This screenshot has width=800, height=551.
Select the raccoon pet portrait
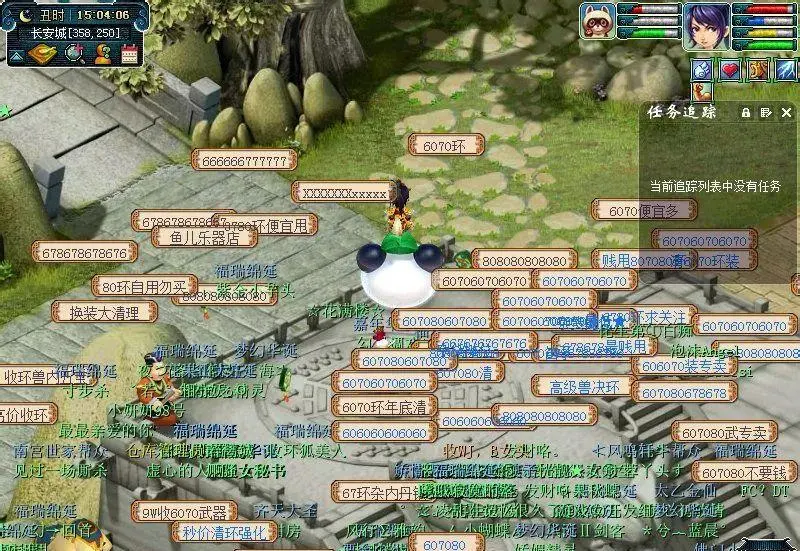tap(596, 21)
